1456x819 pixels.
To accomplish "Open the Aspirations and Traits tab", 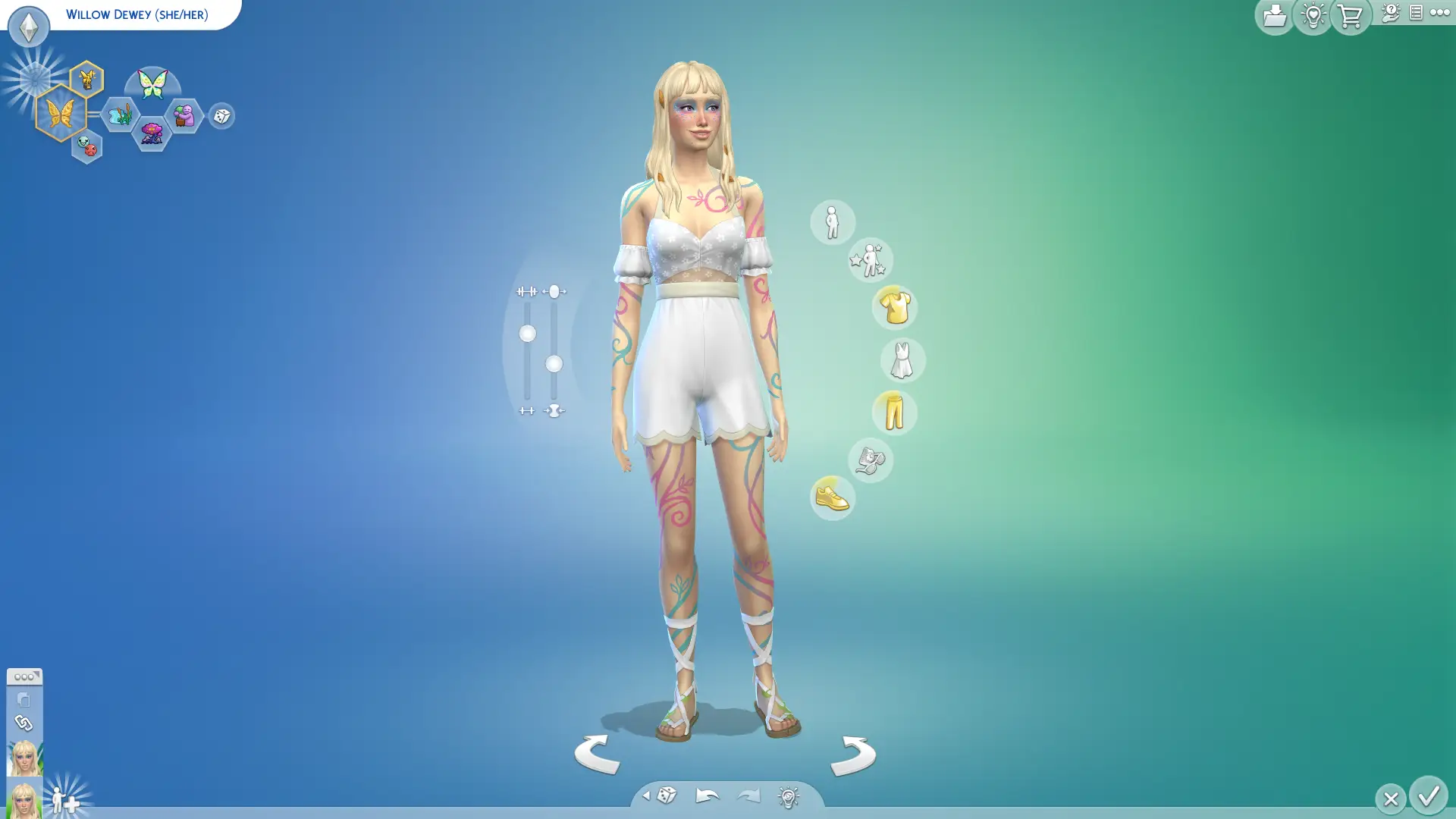I will [871, 259].
